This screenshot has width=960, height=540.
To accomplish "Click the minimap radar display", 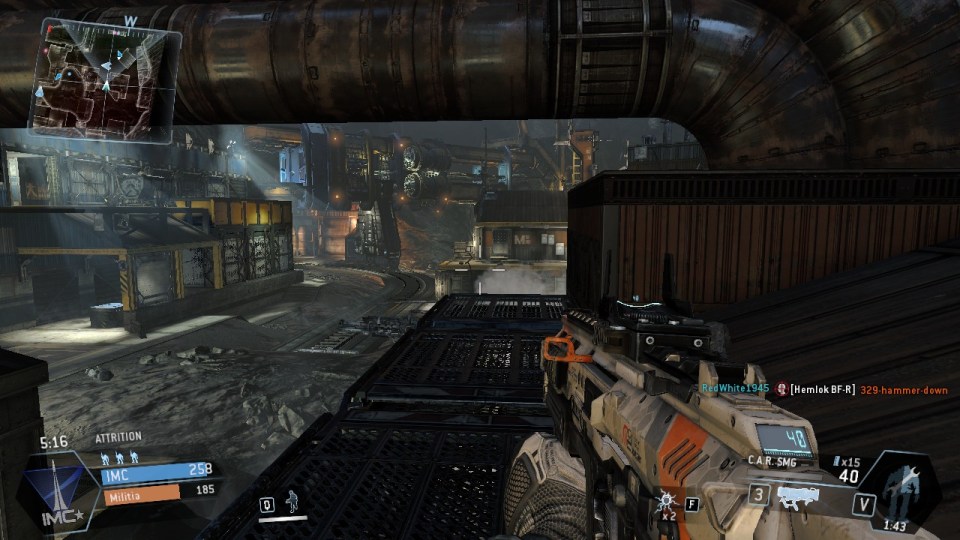I will coord(105,78).
